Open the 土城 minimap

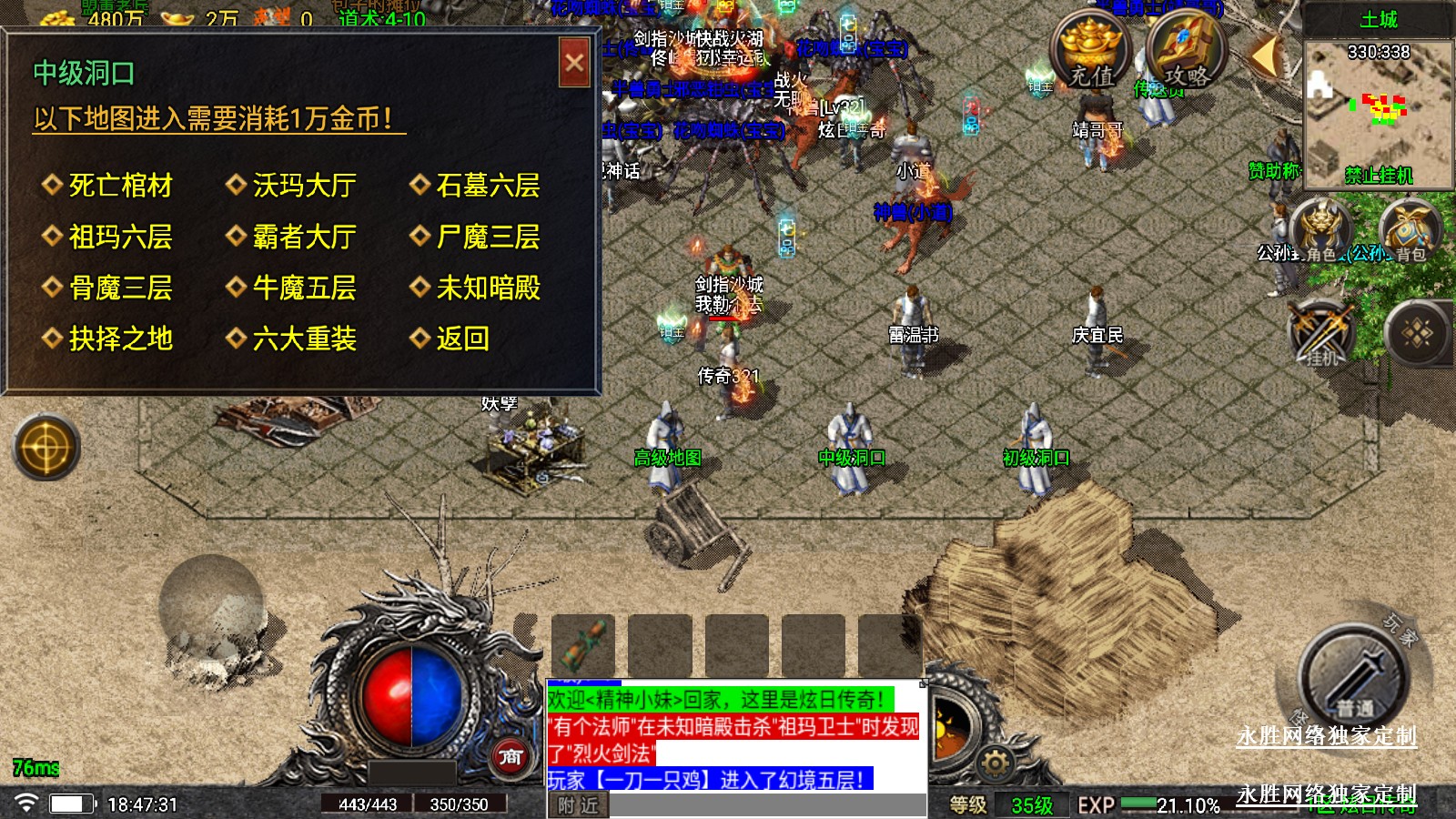click(x=1379, y=107)
